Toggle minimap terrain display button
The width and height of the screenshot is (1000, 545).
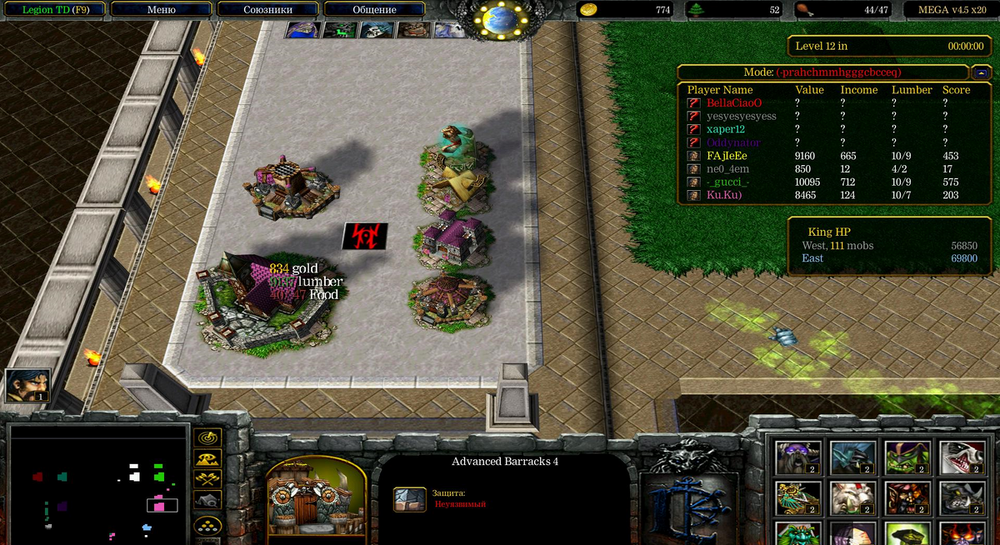(207, 459)
